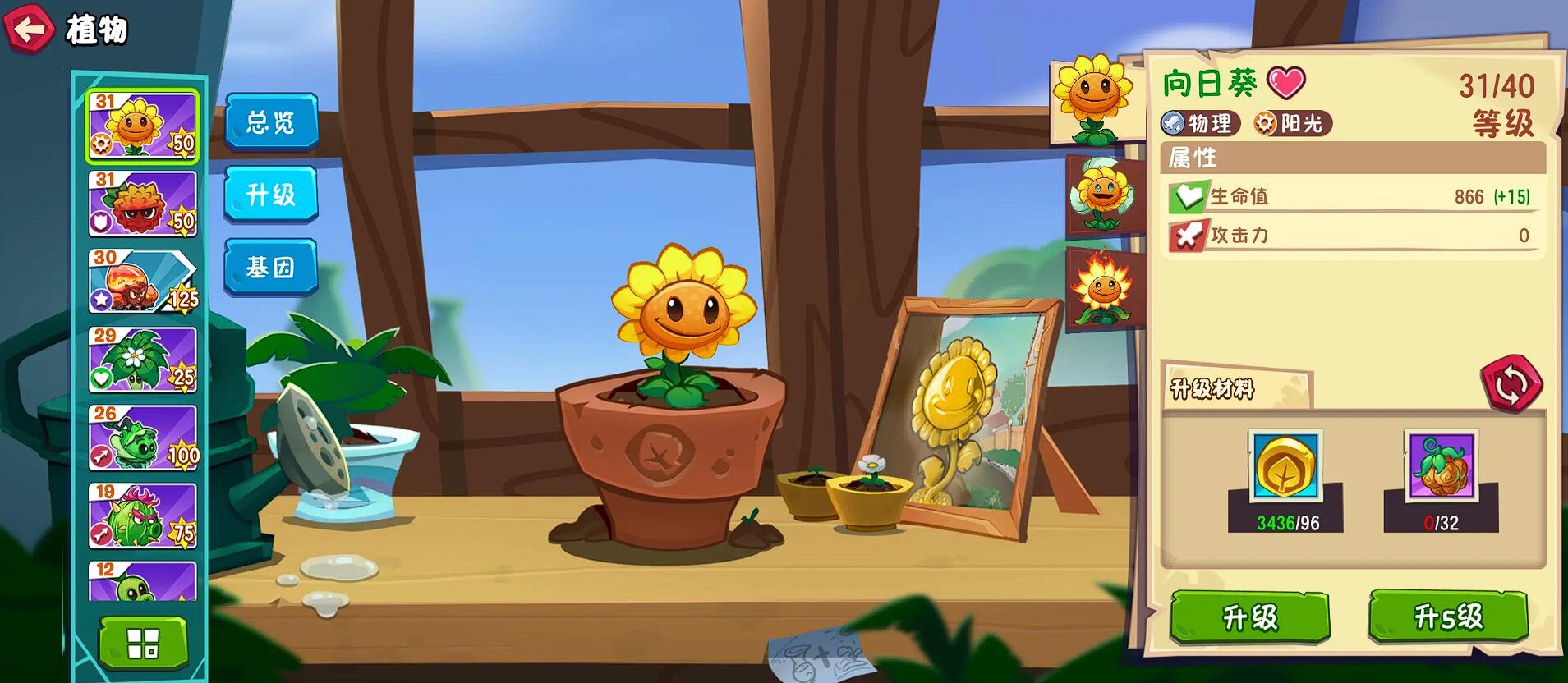Open the green grid view button
The height and width of the screenshot is (683, 1568).
(x=143, y=644)
